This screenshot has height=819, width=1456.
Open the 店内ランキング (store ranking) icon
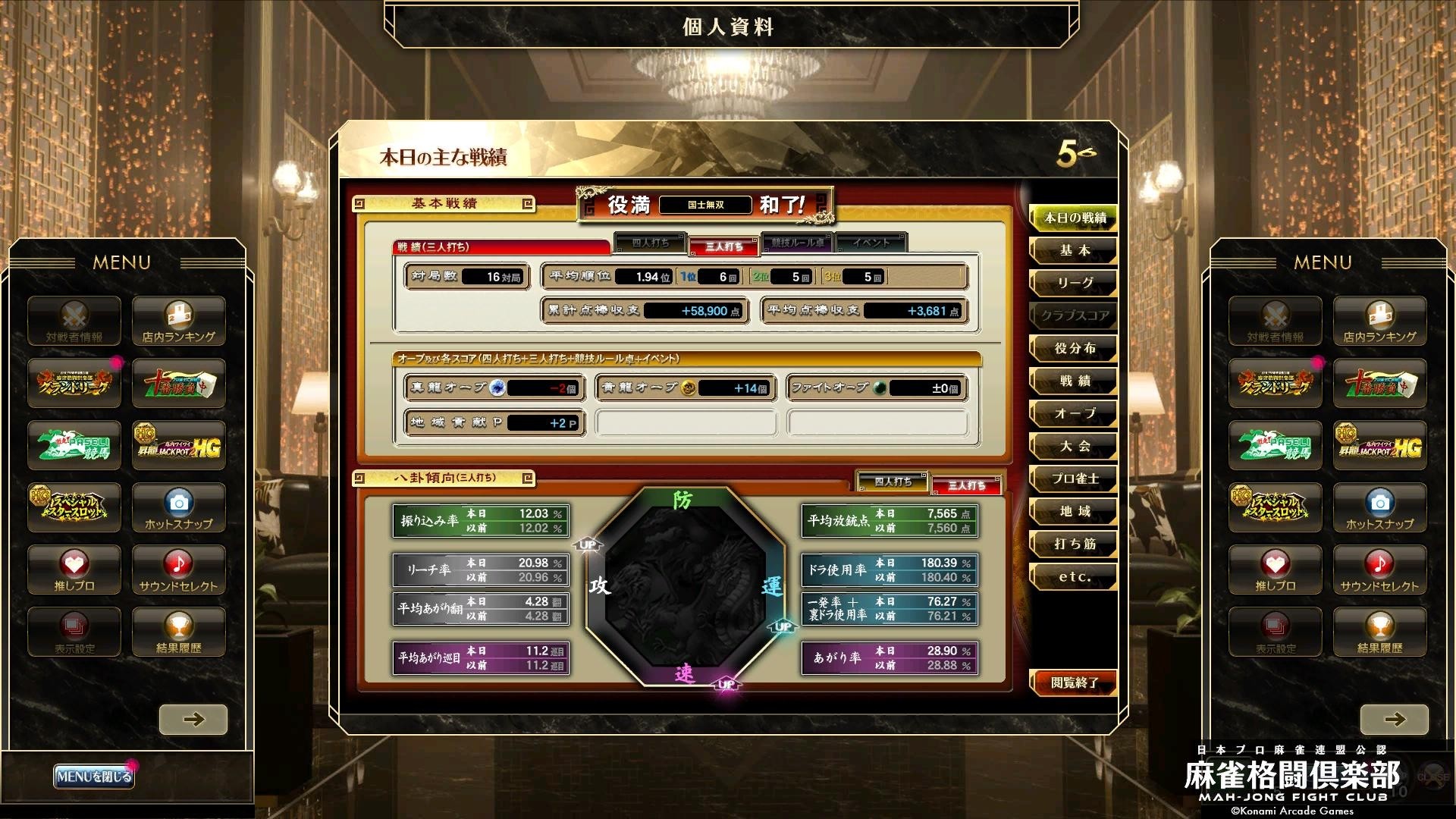point(178,321)
